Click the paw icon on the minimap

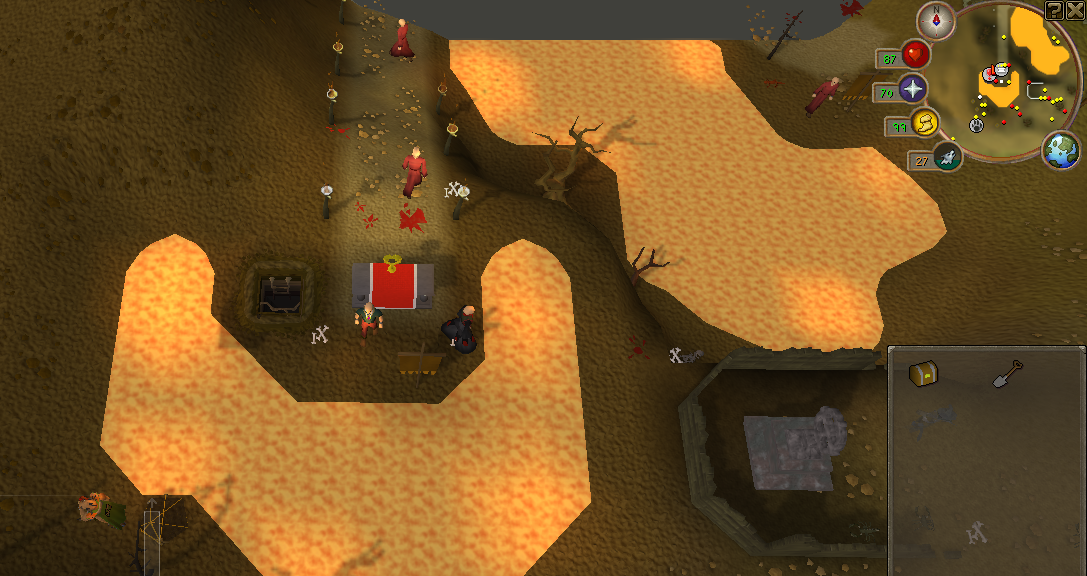(x=977, y=124)
